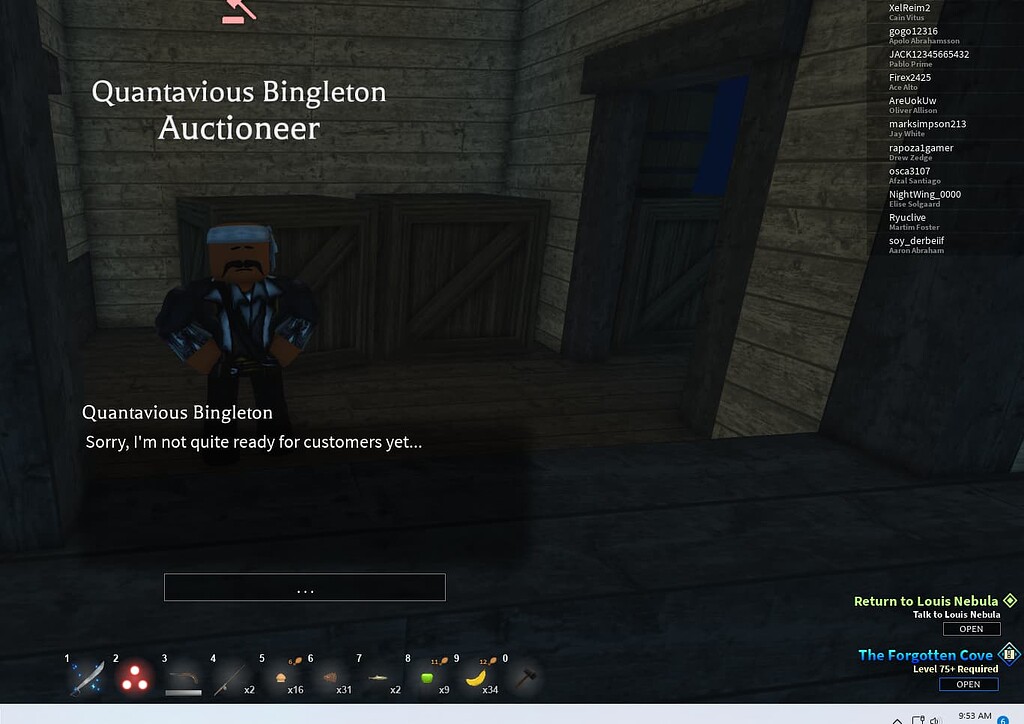Select marksimpson213 in the player list

(x=927, y=124)
